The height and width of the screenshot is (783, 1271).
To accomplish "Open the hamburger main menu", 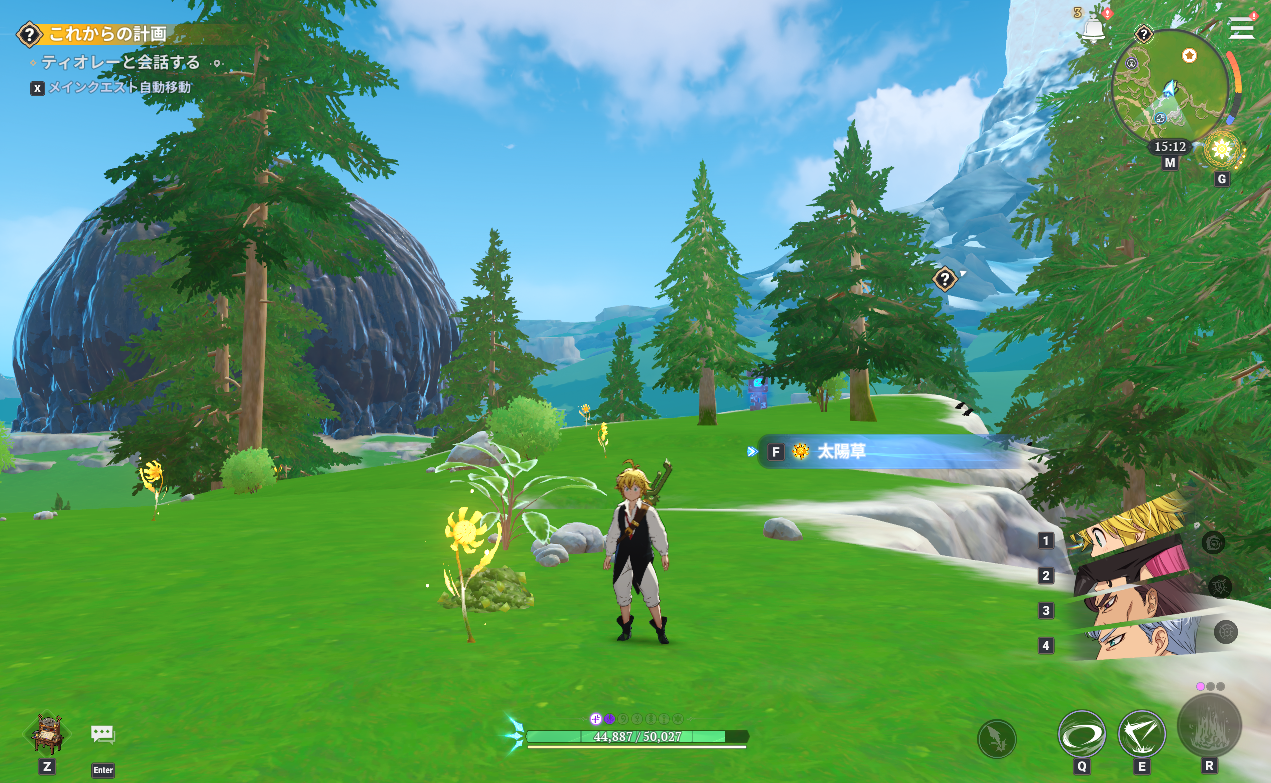I will tap(1242, 27).
